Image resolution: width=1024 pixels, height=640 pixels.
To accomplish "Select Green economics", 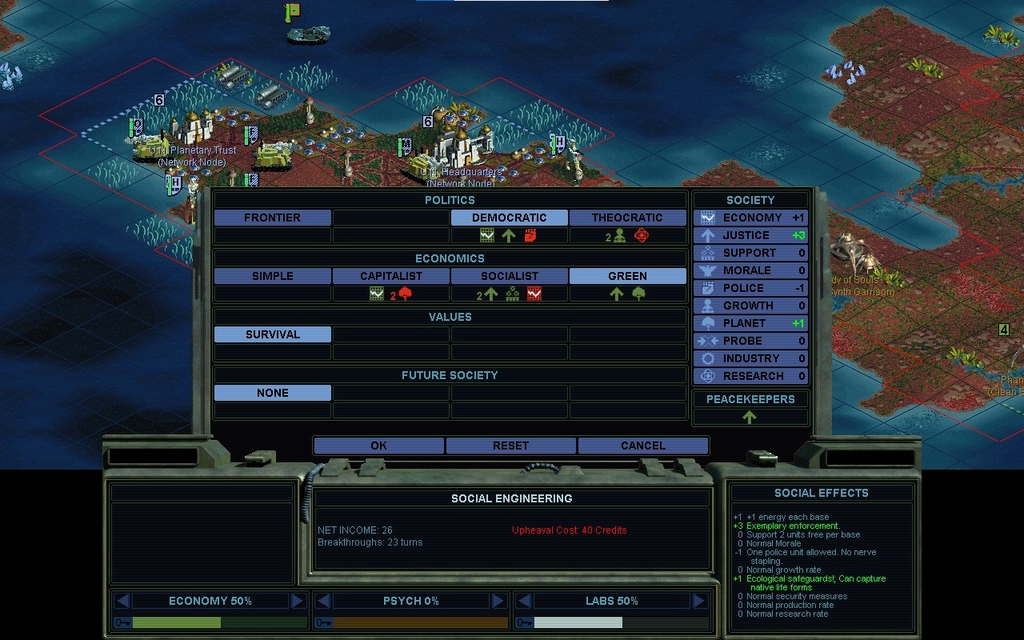I will 627,276.
